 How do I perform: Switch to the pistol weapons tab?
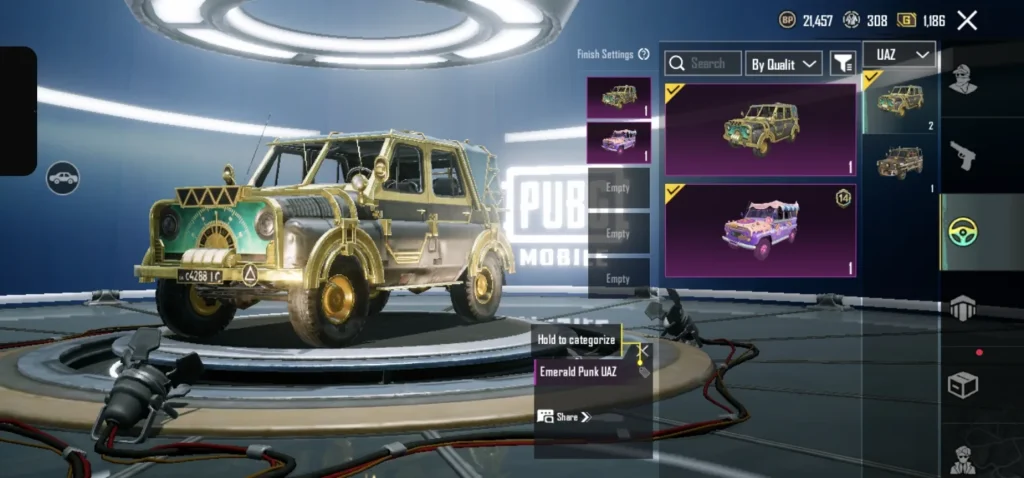point(962,155)
